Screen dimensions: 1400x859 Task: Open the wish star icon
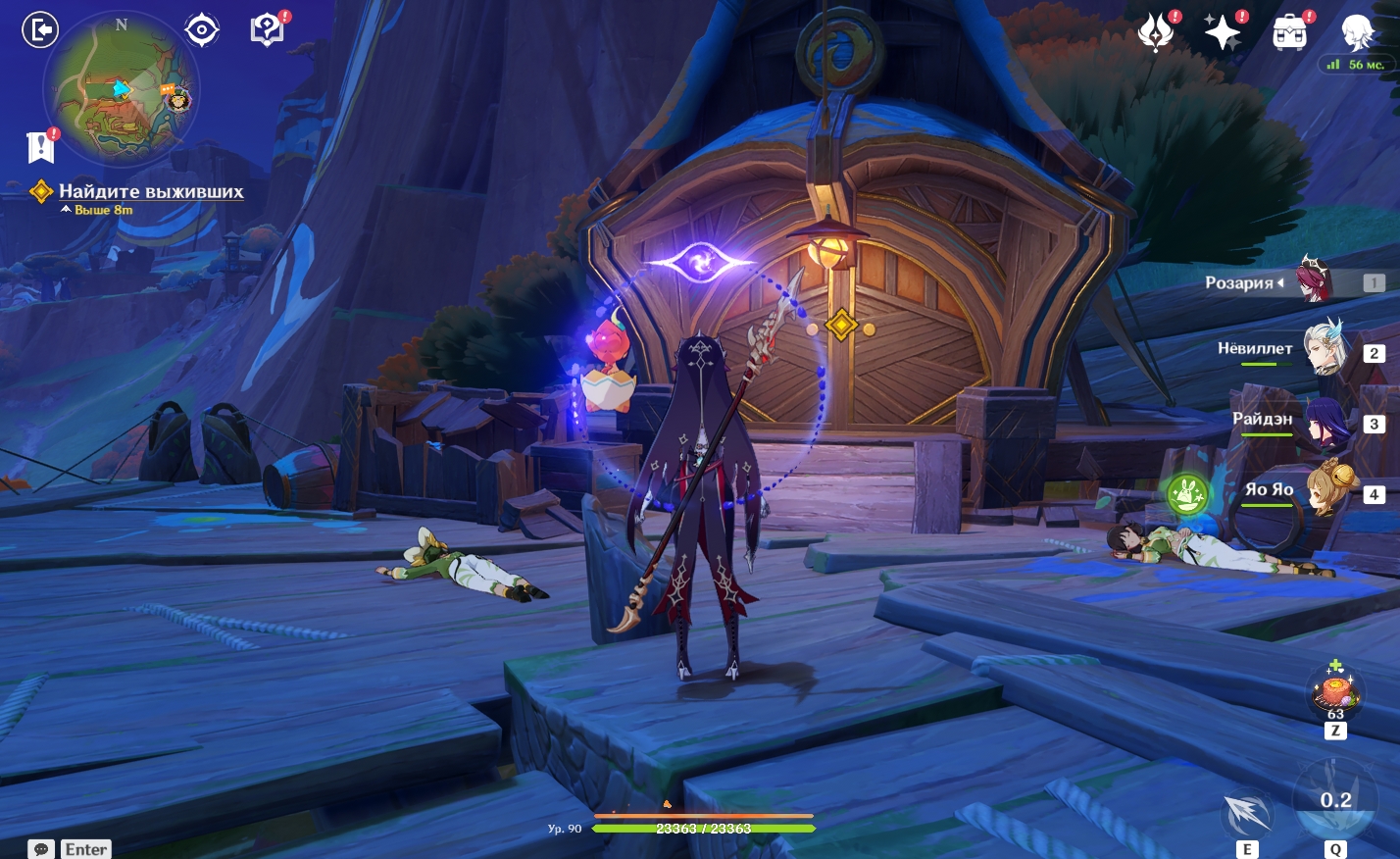[1223, 33]
